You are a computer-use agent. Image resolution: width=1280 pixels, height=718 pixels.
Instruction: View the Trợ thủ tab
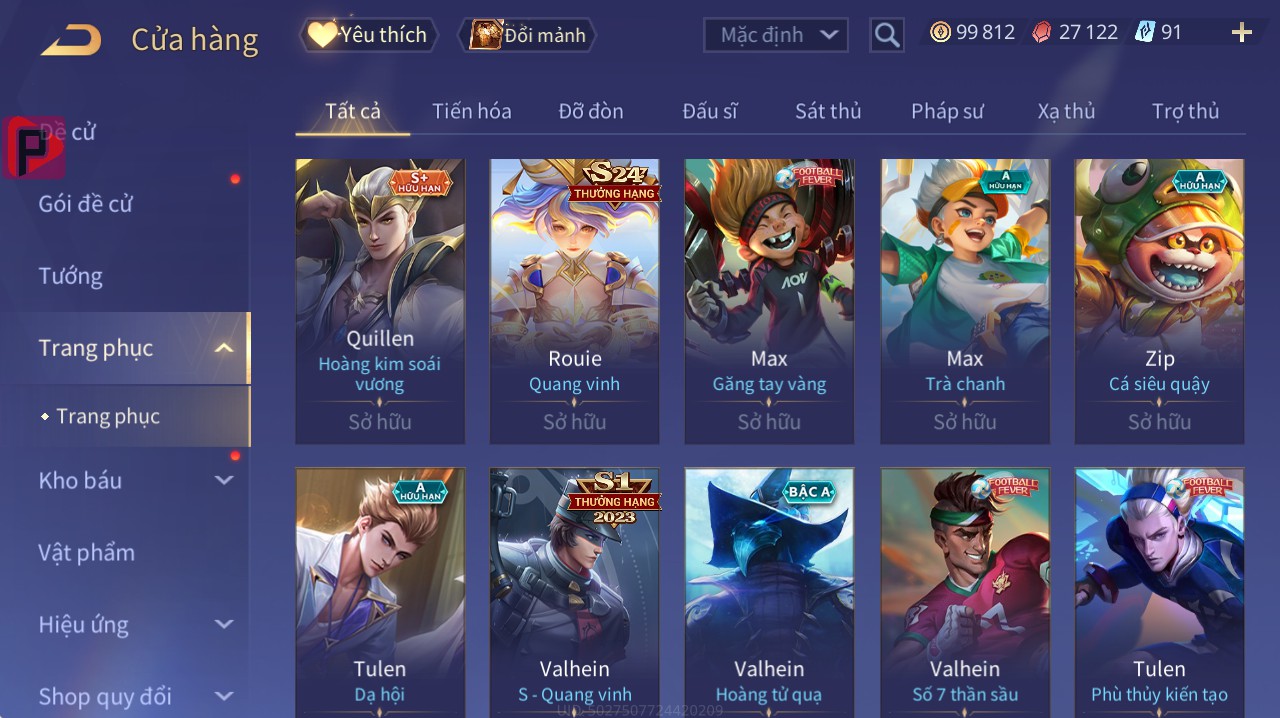pyautogui.click(x=1185, y=111)
